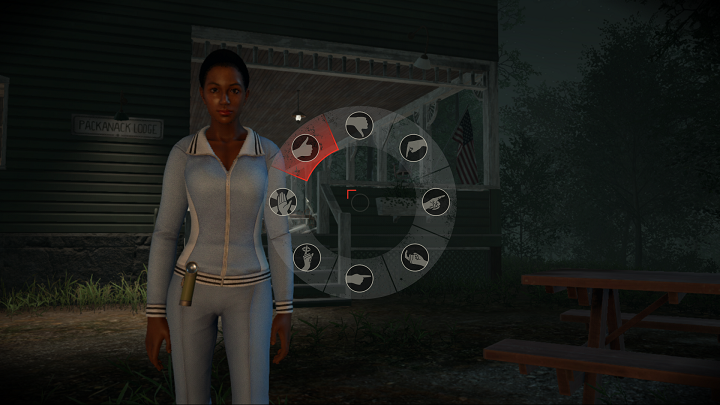This screenshot has height=405, width=720.
Task: Select the raised finger with swirl emote
Action: click(306, 257)
